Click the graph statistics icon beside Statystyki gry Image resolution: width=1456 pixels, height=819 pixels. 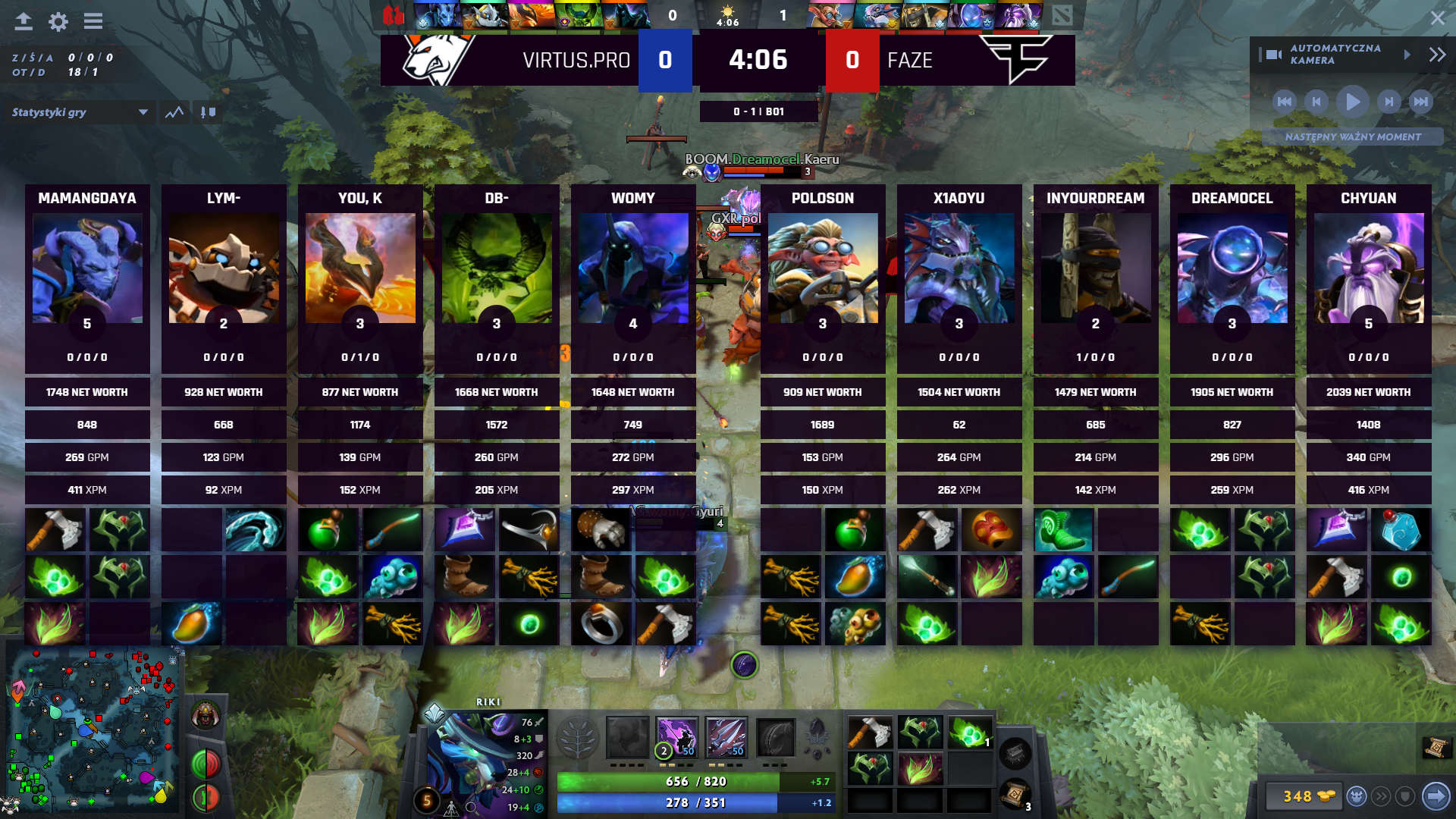coord(174,112)
